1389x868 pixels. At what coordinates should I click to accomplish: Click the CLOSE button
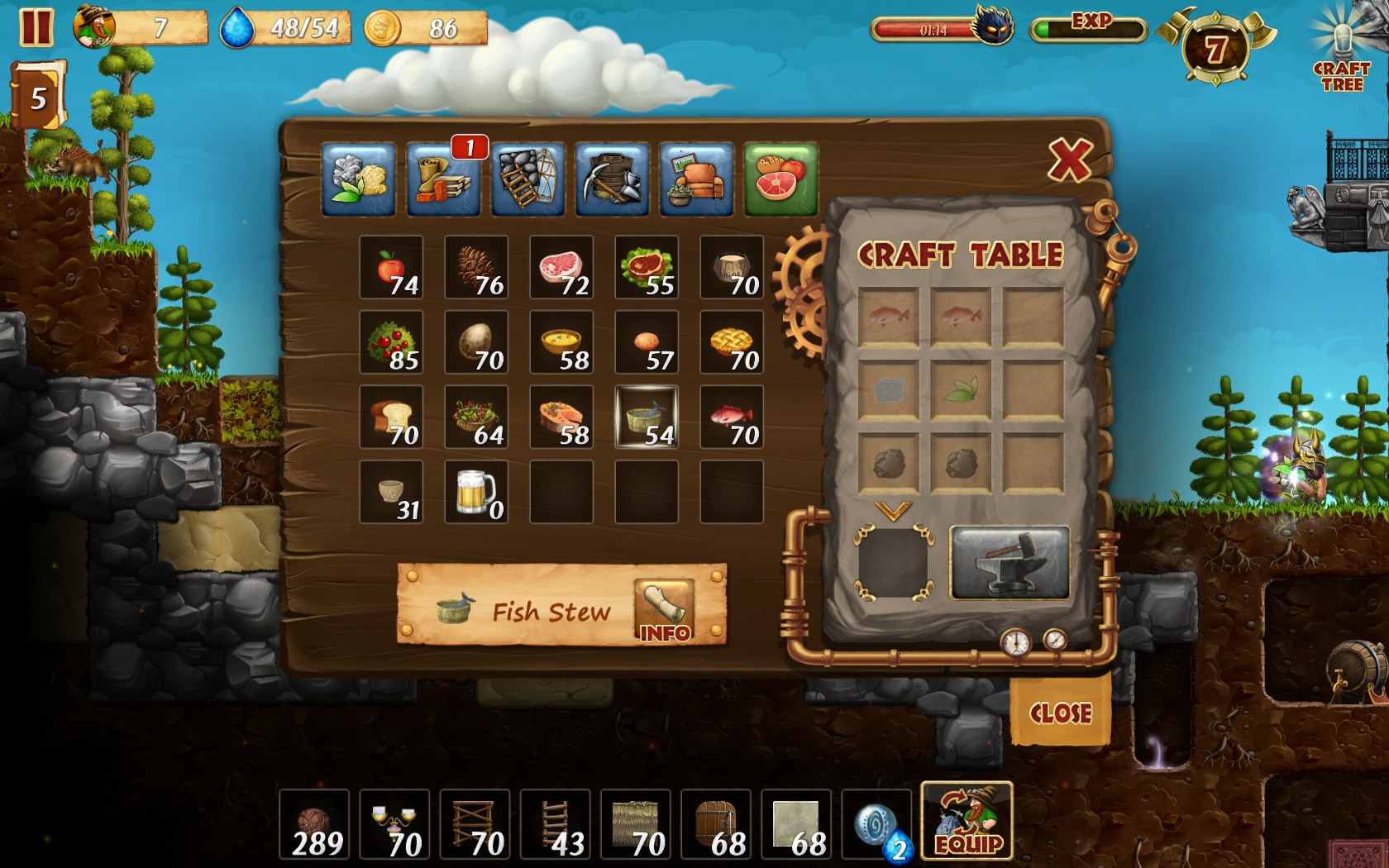point(1060,713)
